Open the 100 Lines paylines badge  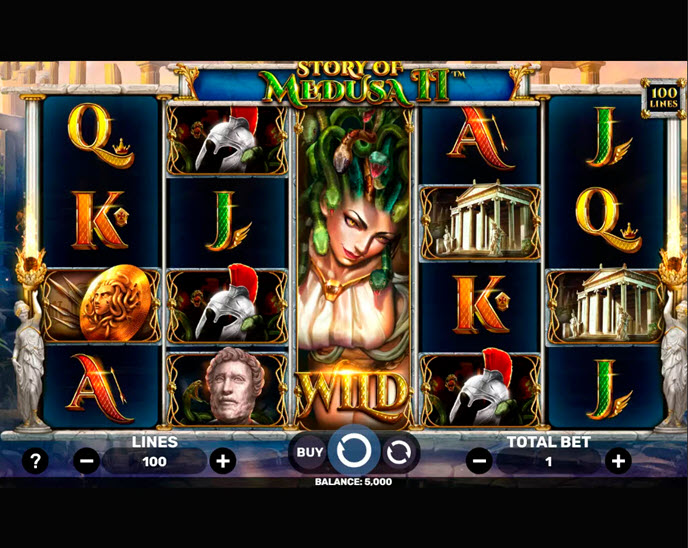tap(660, 97)
